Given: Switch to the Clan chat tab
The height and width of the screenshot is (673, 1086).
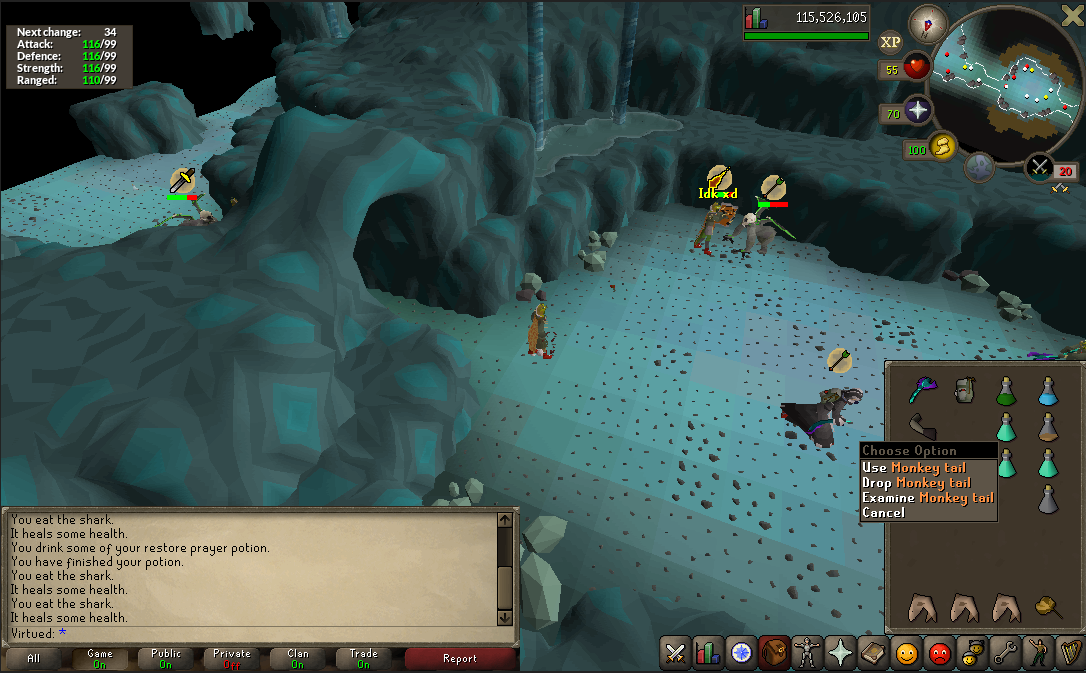Looking at the screenshot, I should pos(297,658).
